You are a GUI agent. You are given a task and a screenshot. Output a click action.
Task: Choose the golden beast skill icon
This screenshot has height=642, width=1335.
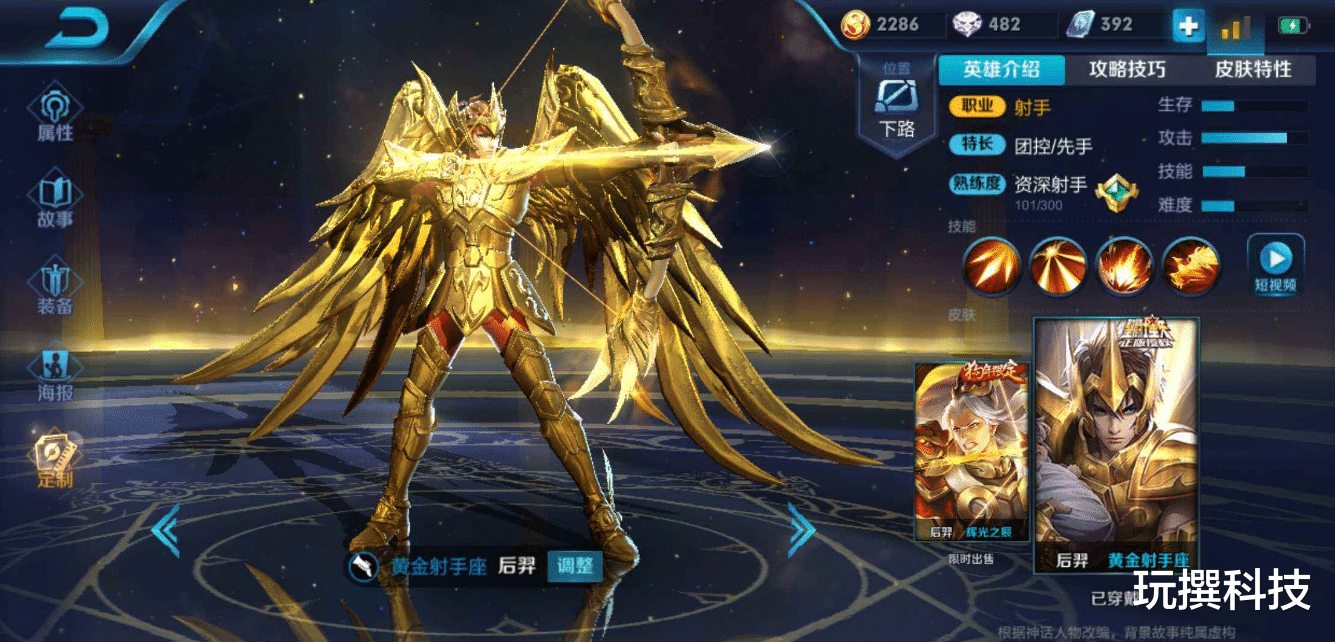1191,267
